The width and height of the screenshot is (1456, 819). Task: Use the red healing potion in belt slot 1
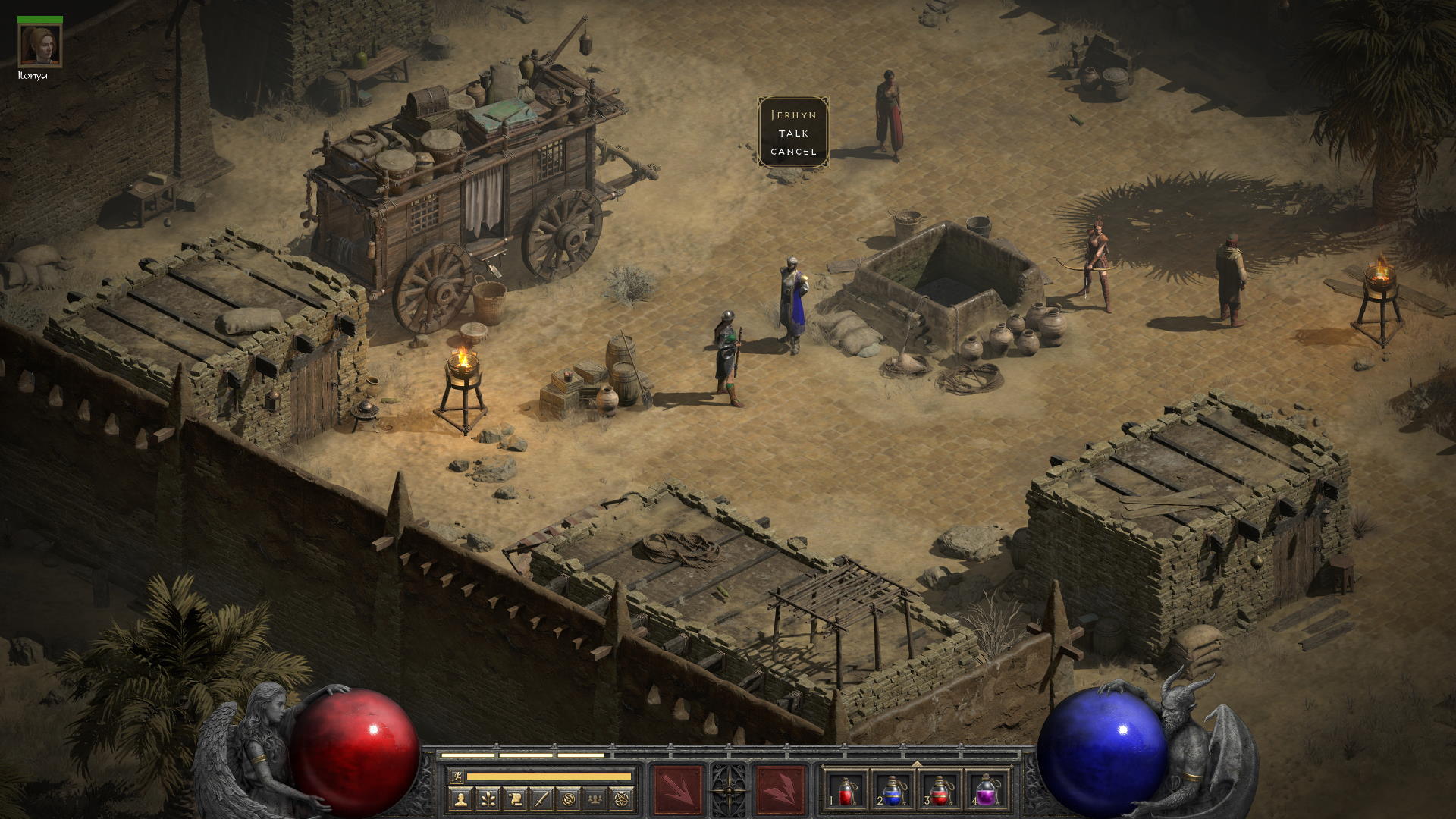tap(846, 789)
